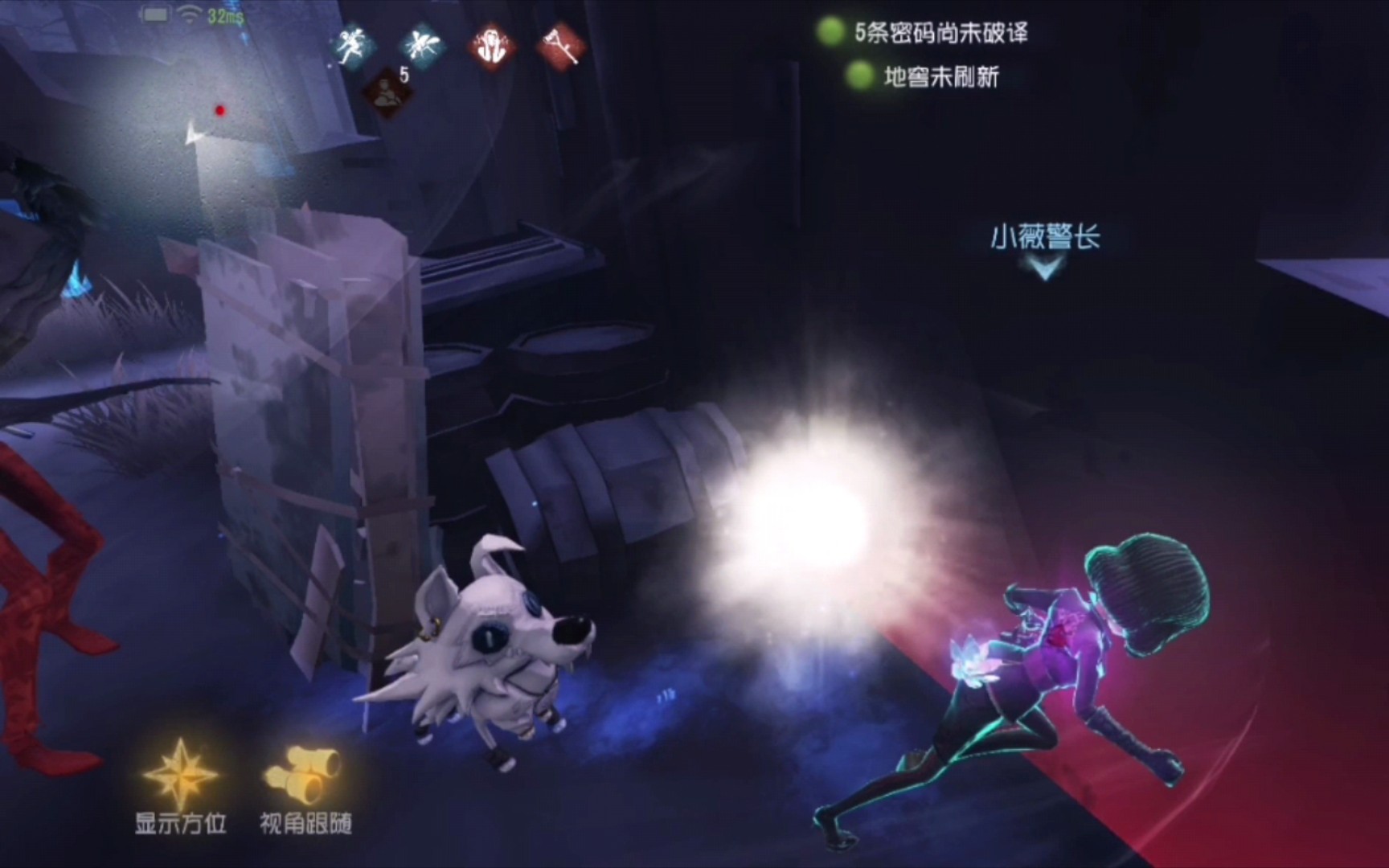Viewport: 1389px width, 868px height.
Task: Open the red hands persona icon
Action: coord(490,44)
